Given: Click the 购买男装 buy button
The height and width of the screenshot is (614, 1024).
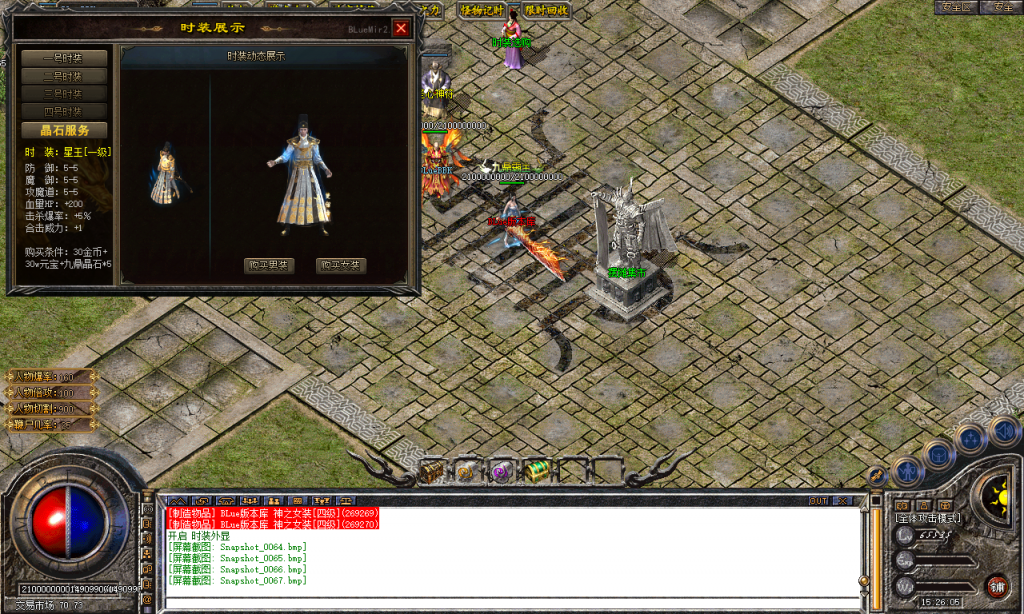Looking at the screenshot, I should [269, 265].
